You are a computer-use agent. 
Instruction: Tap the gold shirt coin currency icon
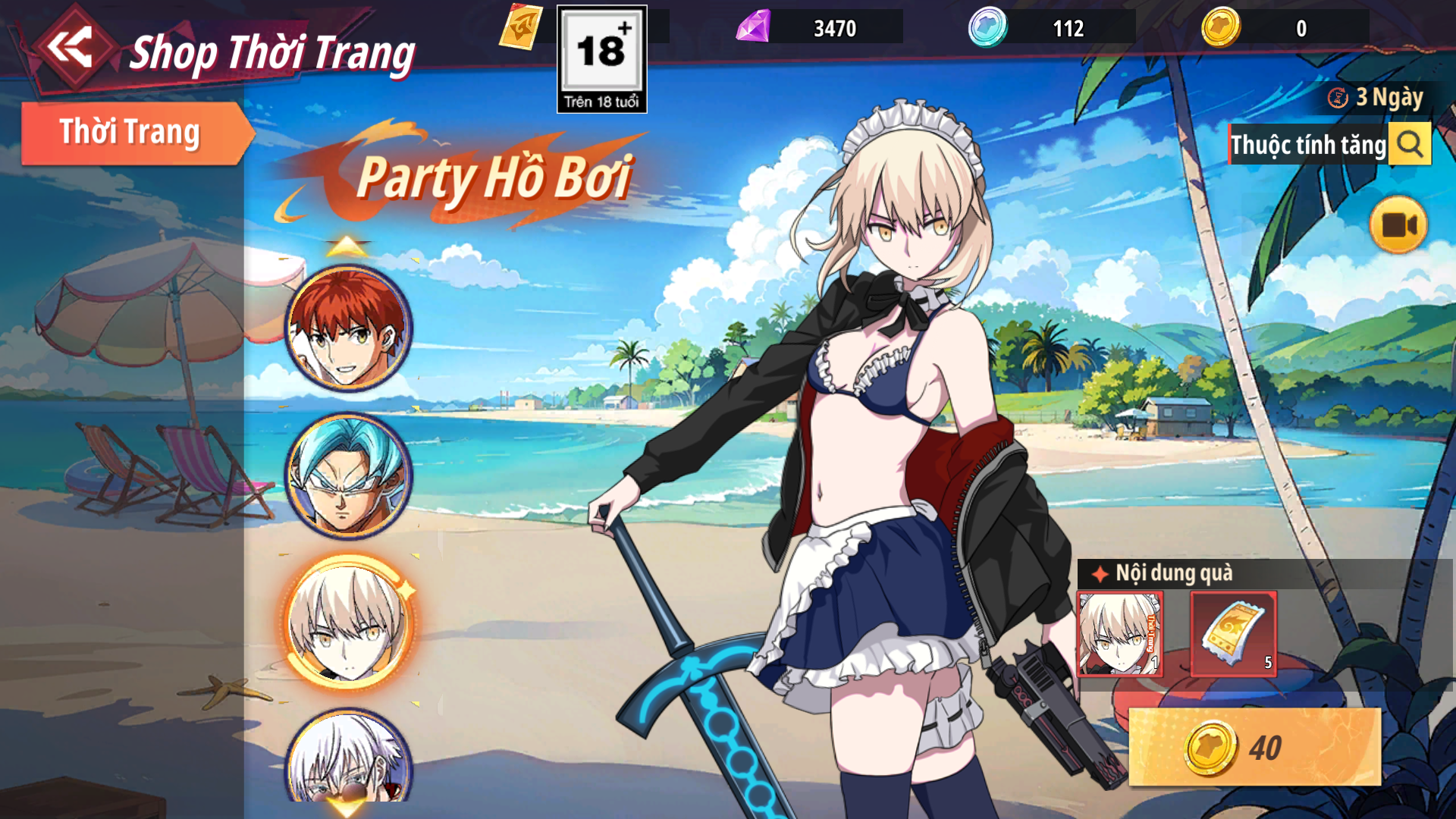click(x=1221, y=27)
